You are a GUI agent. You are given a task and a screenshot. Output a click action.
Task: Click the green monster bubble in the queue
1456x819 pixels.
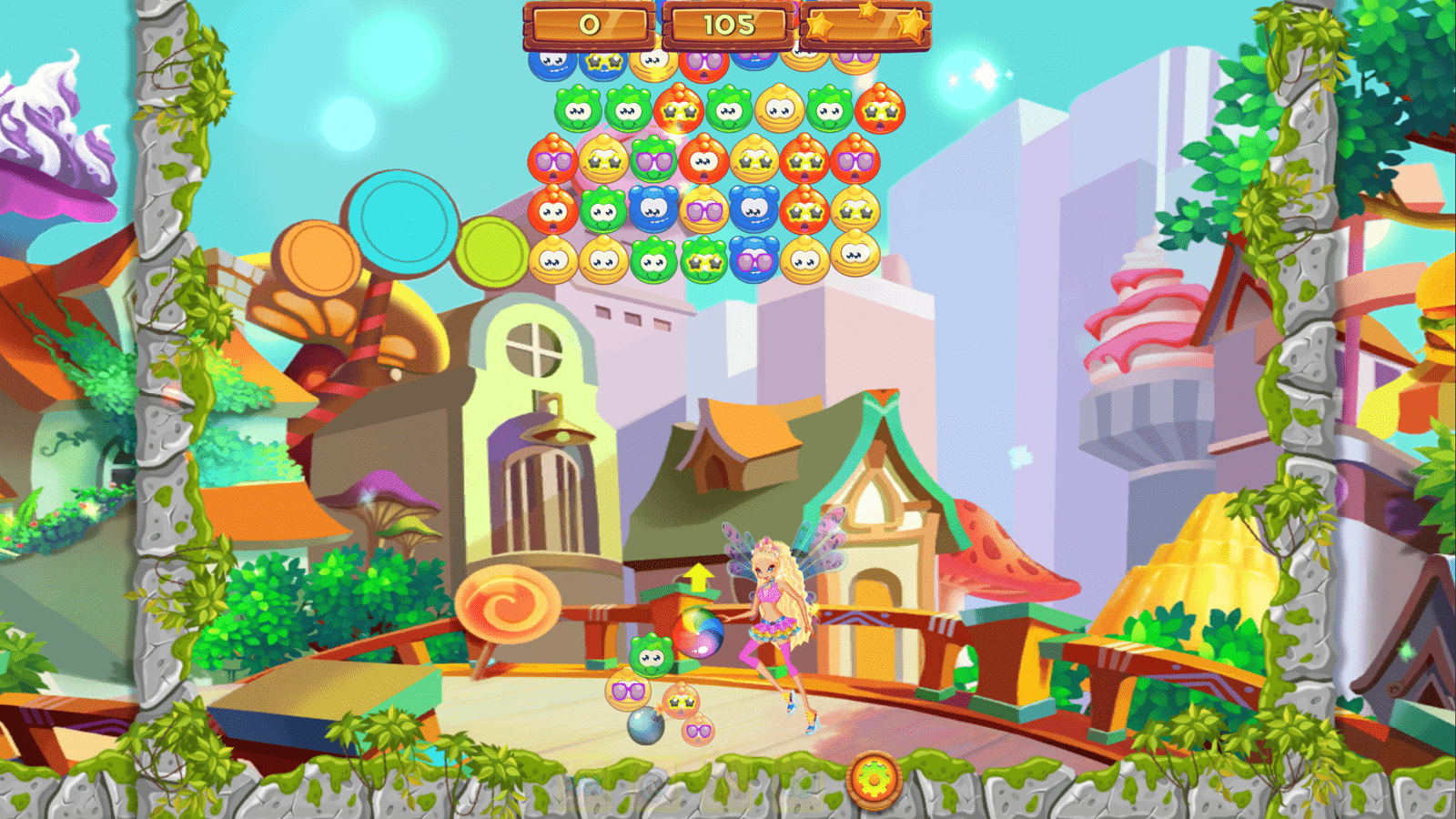point(652,657)
